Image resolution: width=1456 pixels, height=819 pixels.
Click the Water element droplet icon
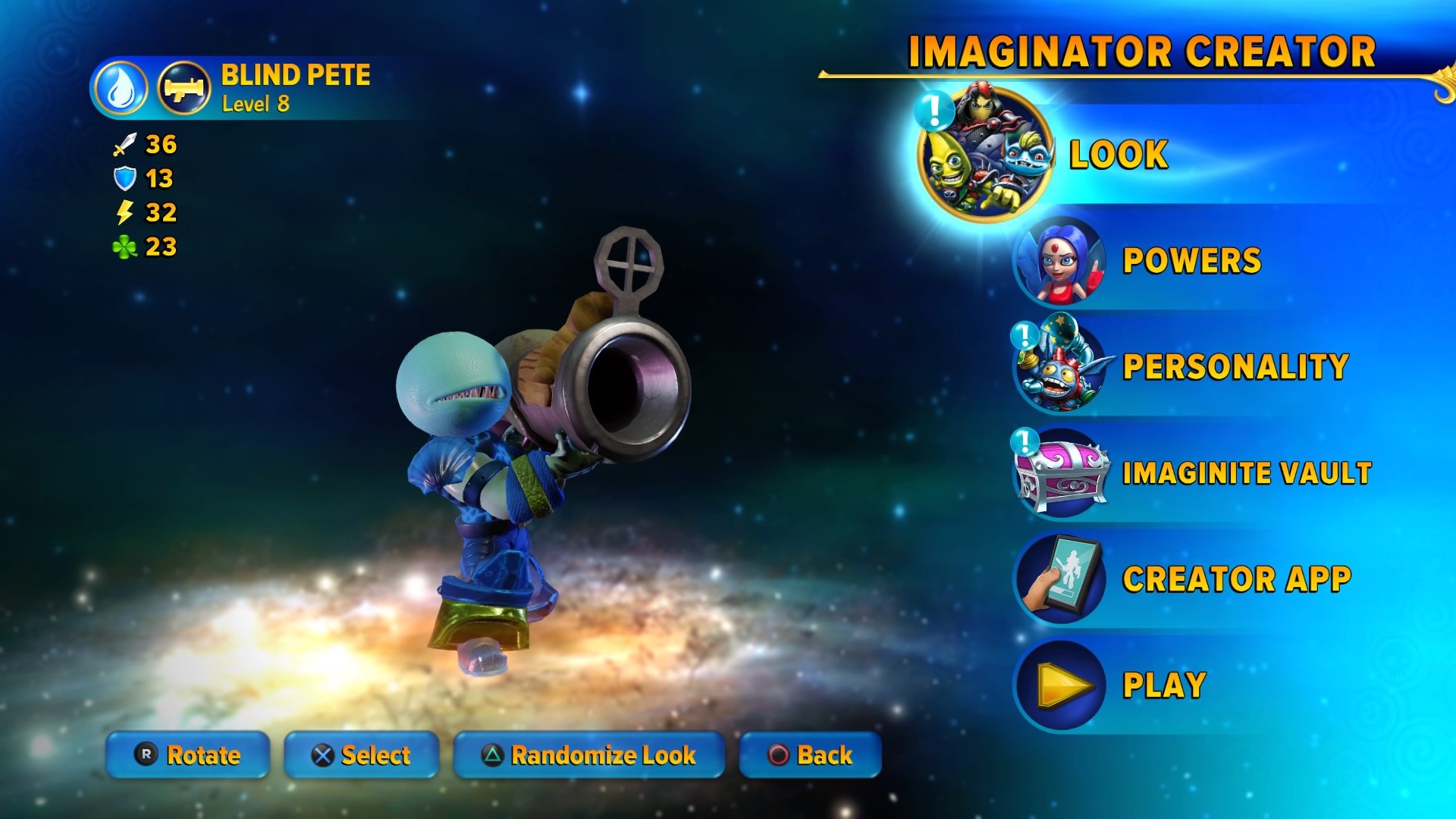(x=123, y=86)
